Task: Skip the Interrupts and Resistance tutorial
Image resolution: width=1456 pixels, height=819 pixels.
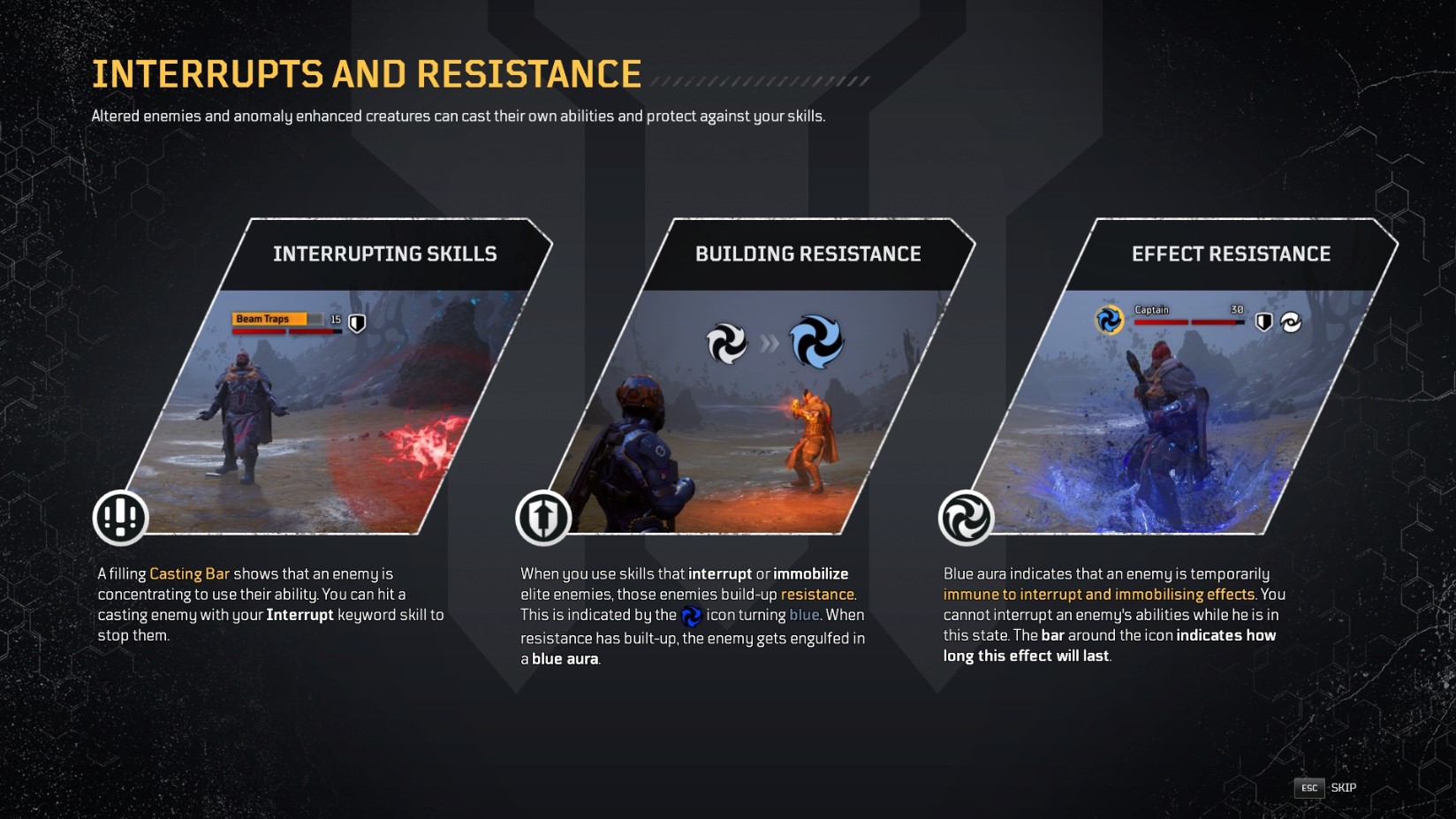Action: (1325, 787)
